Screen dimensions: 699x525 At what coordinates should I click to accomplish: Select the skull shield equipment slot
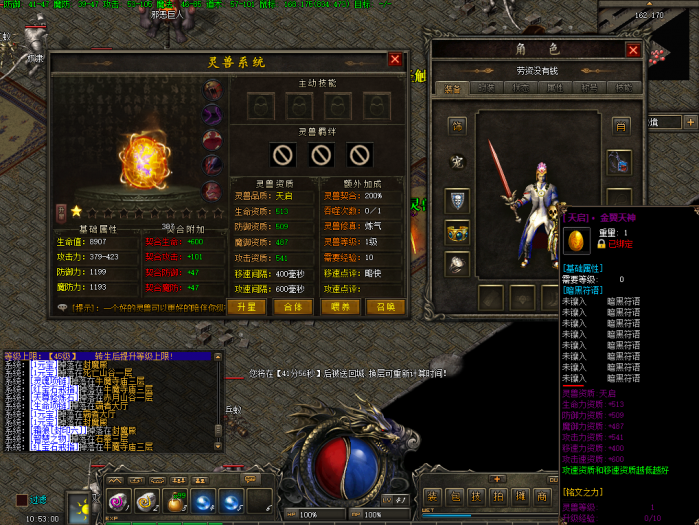457,201
